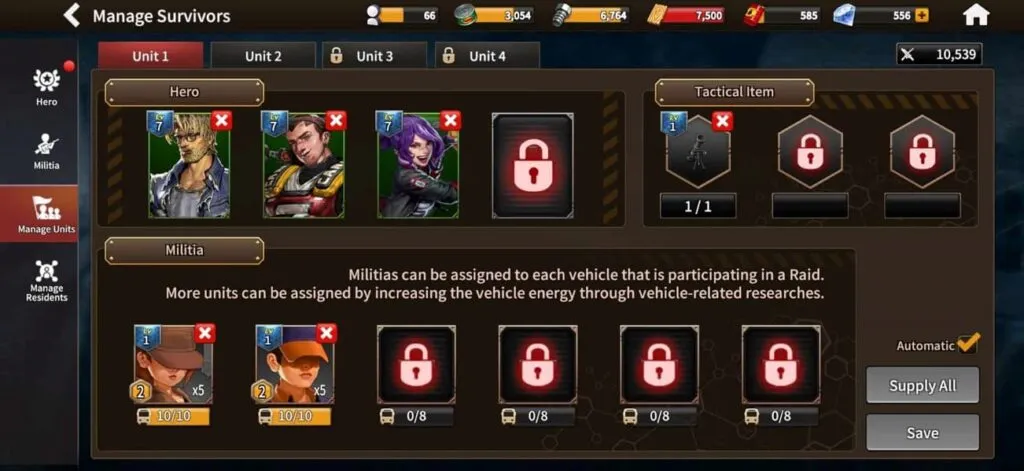Select the equipped tactical item slot
Screen dimensions: 1024x471
pyautogui.click(x=697, y=156)
